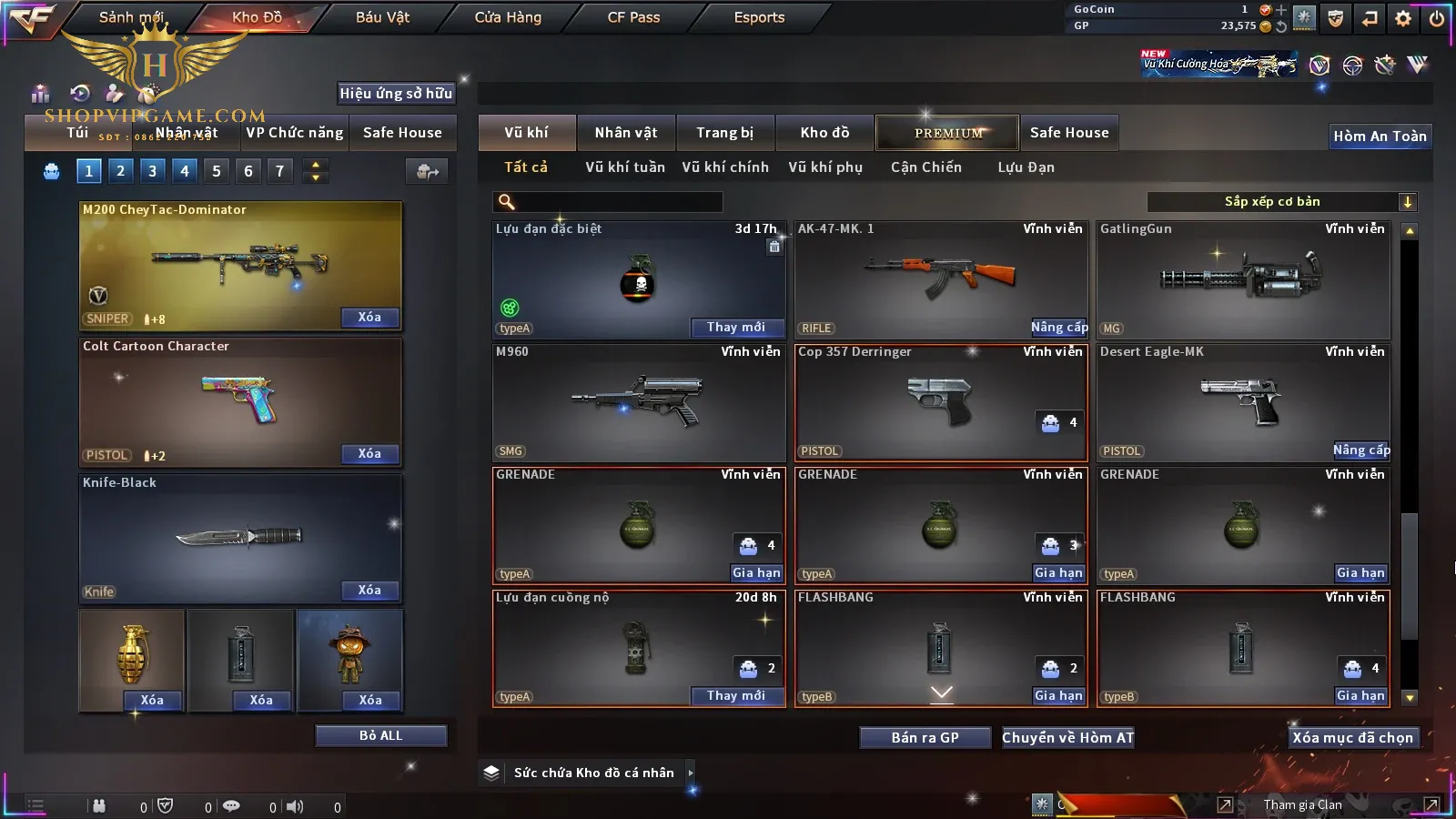Click Chuyển về Hòm AT button
Image resolution: width=1456 pixels, height=819 pixels.
[1067, 737]
